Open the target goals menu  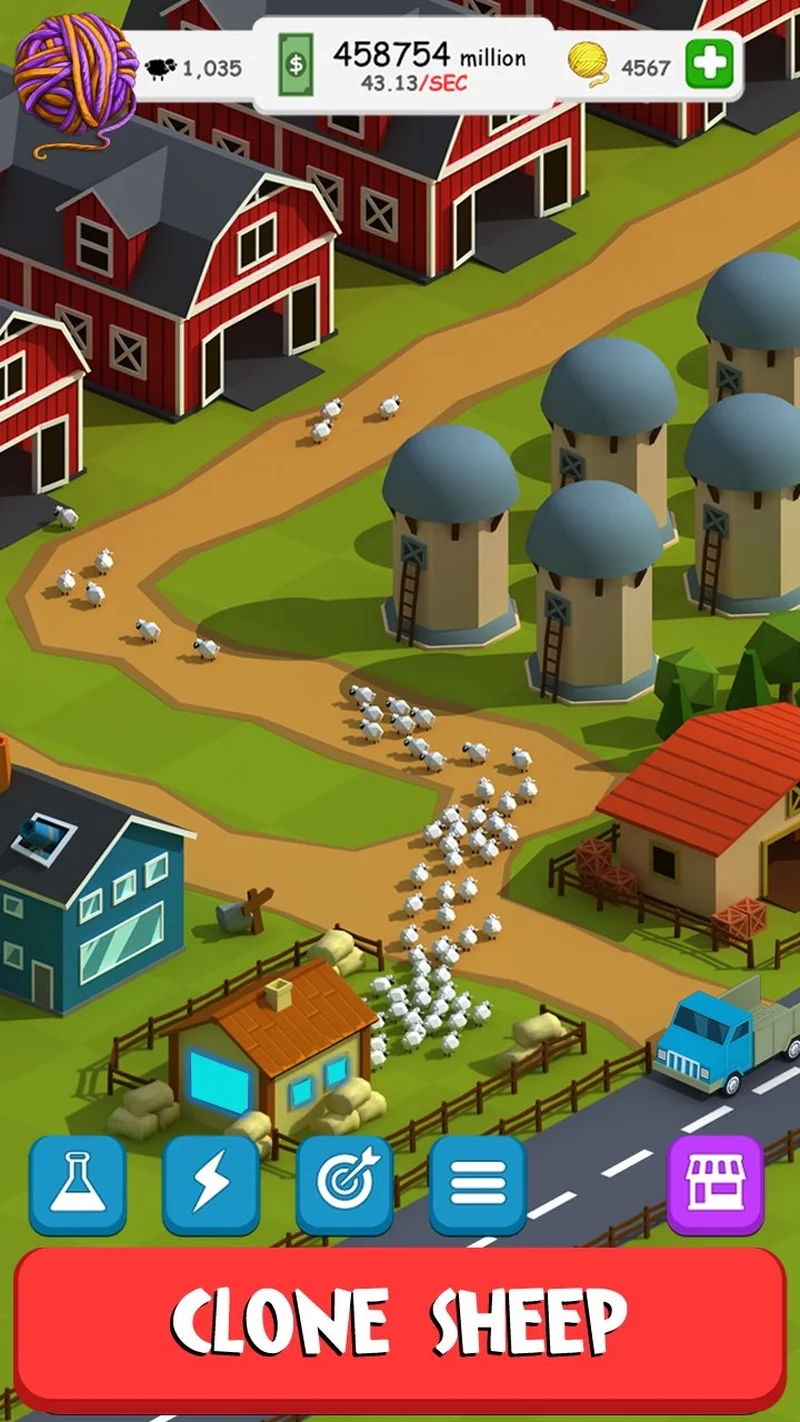[344, 1185]
